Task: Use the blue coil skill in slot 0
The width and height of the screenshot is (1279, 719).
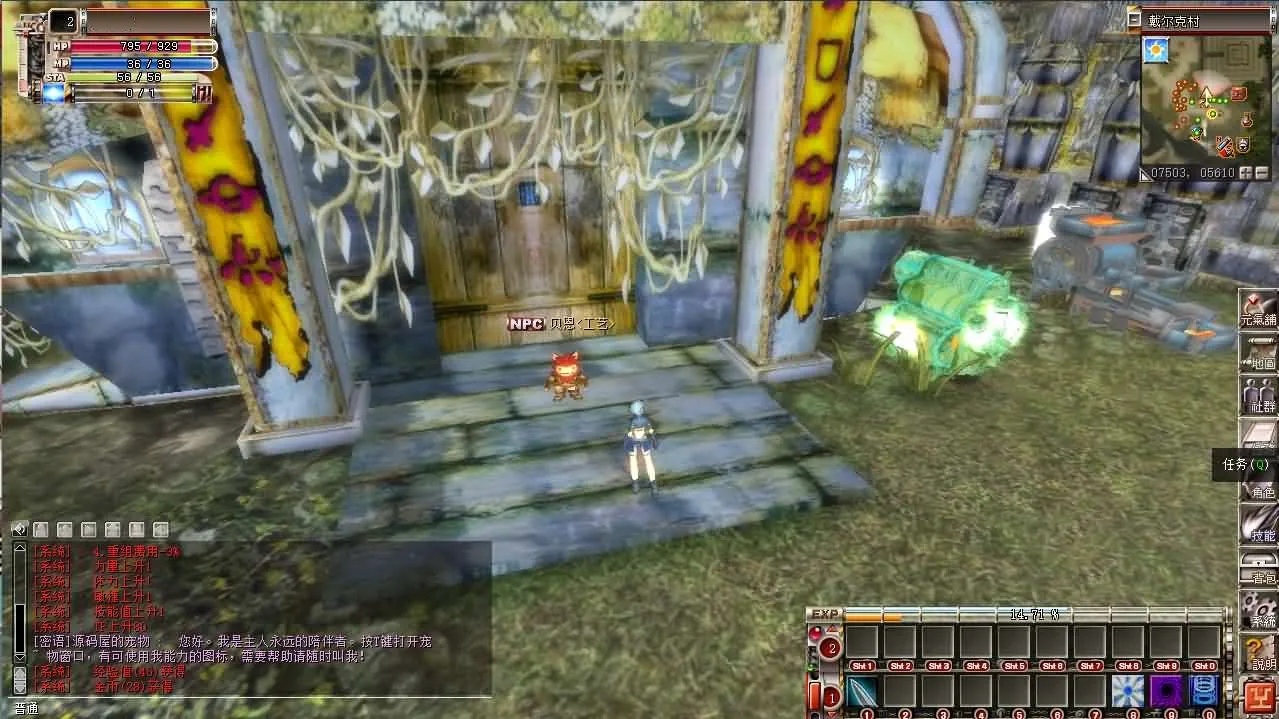Action: (x=1205, y=691)
